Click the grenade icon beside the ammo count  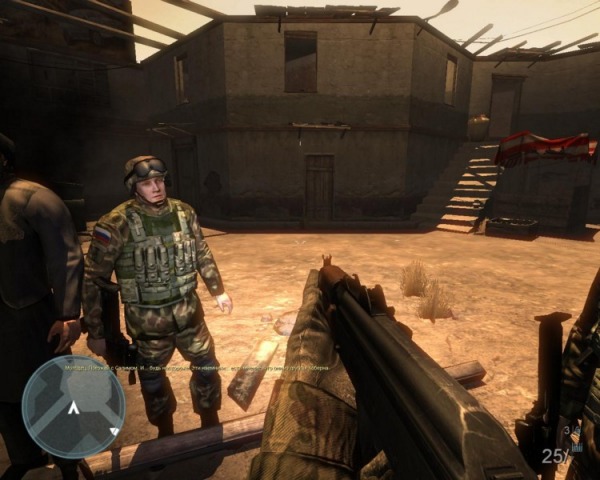coord(577,432)
